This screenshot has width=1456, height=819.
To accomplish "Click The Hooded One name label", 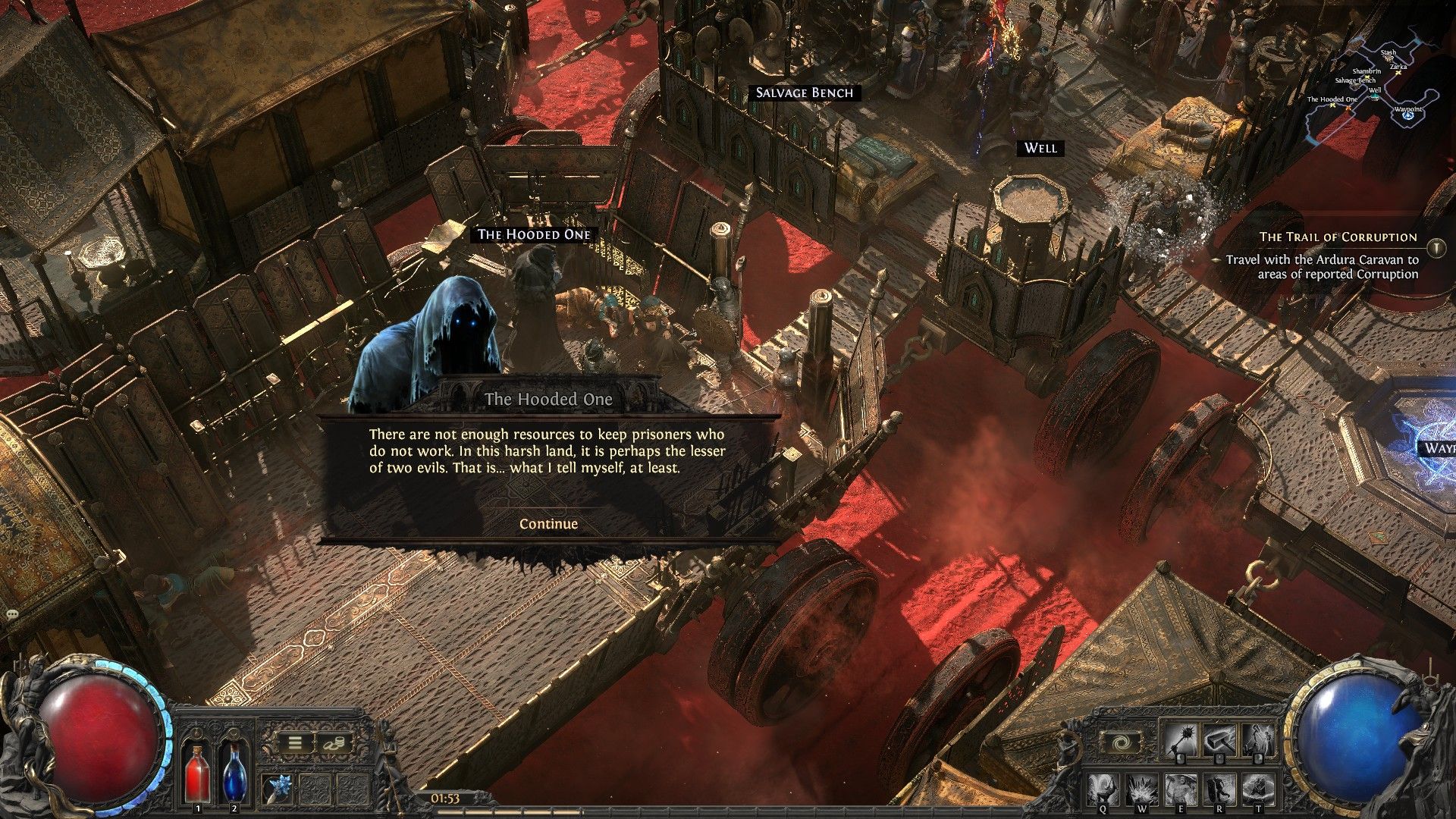I will click(x=534, y=234).
